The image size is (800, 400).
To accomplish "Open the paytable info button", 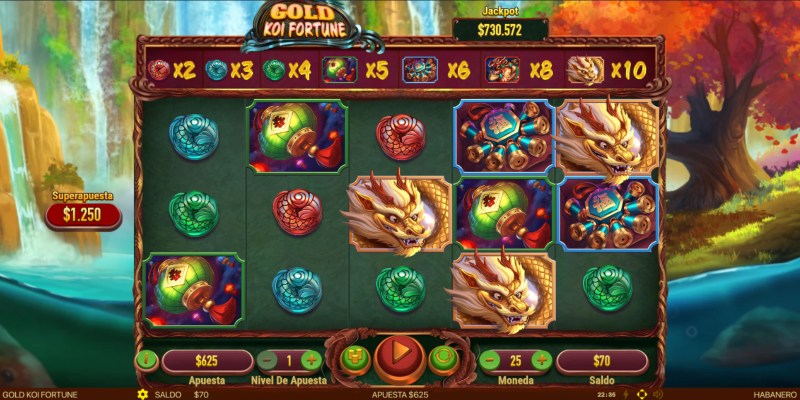I will pos(146,360).
